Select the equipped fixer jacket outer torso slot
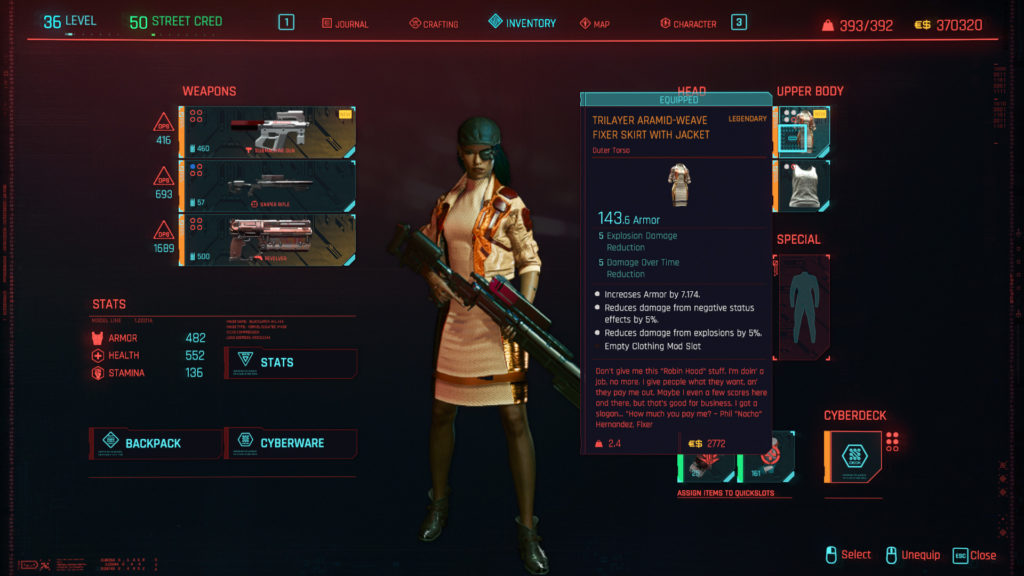This screenshot has height=576, width=1024. [803, 133]
